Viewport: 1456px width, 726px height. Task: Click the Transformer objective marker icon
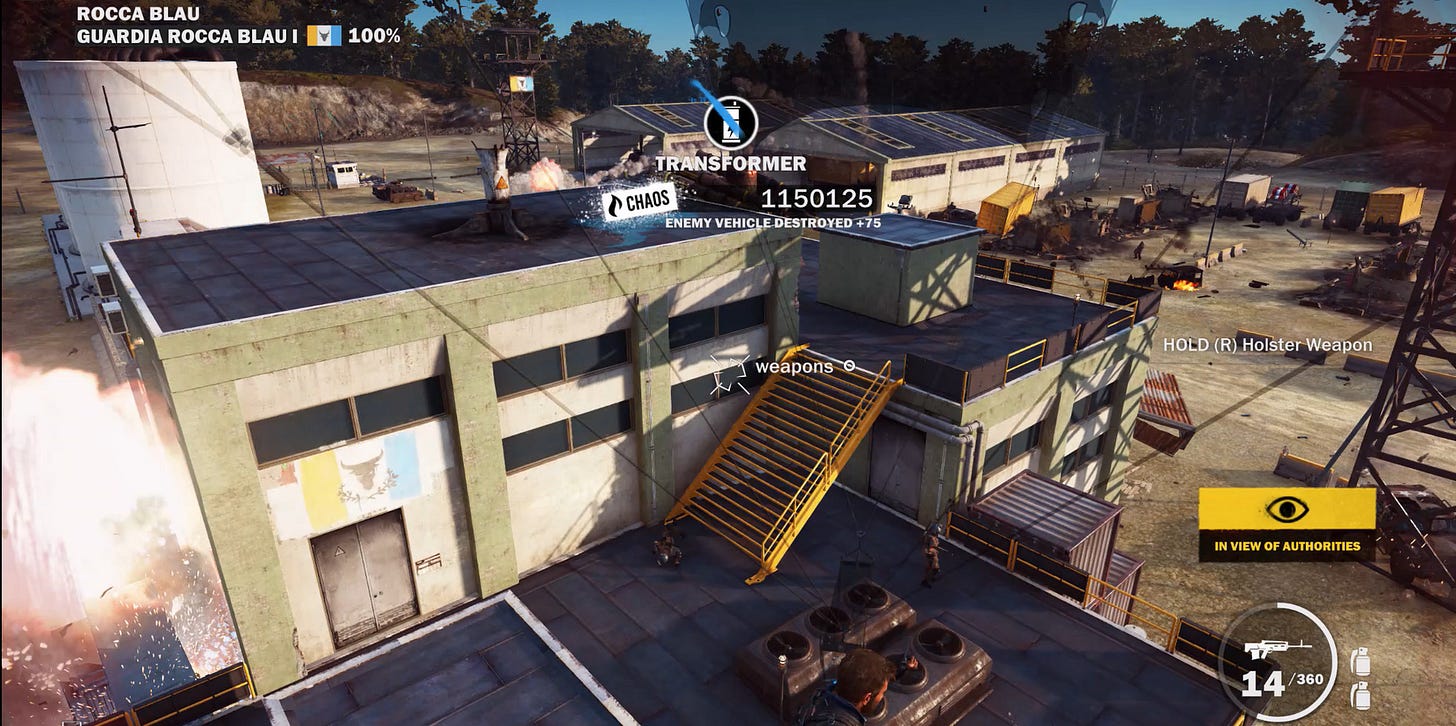click(730, 123)
